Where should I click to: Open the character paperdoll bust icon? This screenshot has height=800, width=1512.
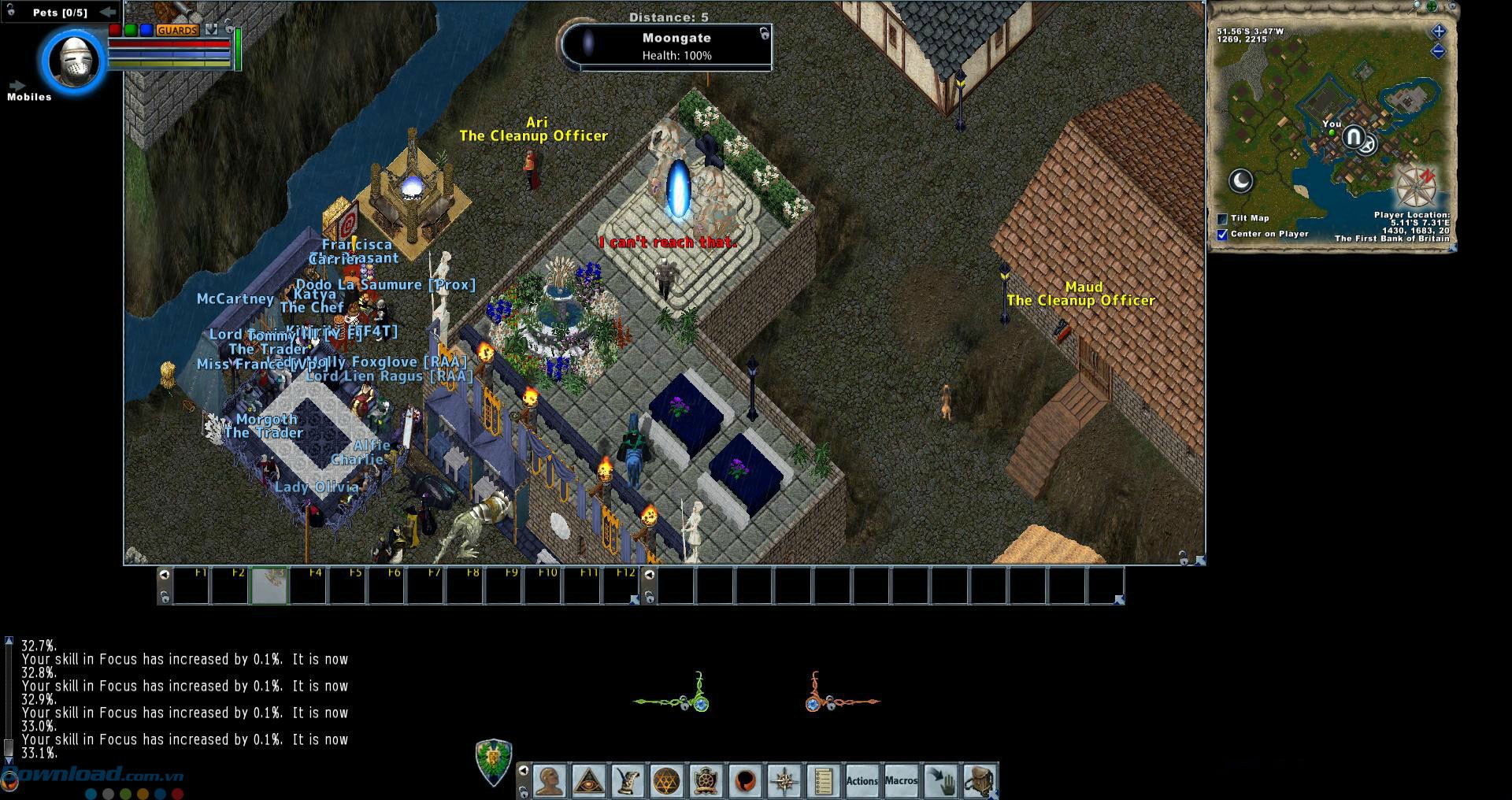coord(550,781)
